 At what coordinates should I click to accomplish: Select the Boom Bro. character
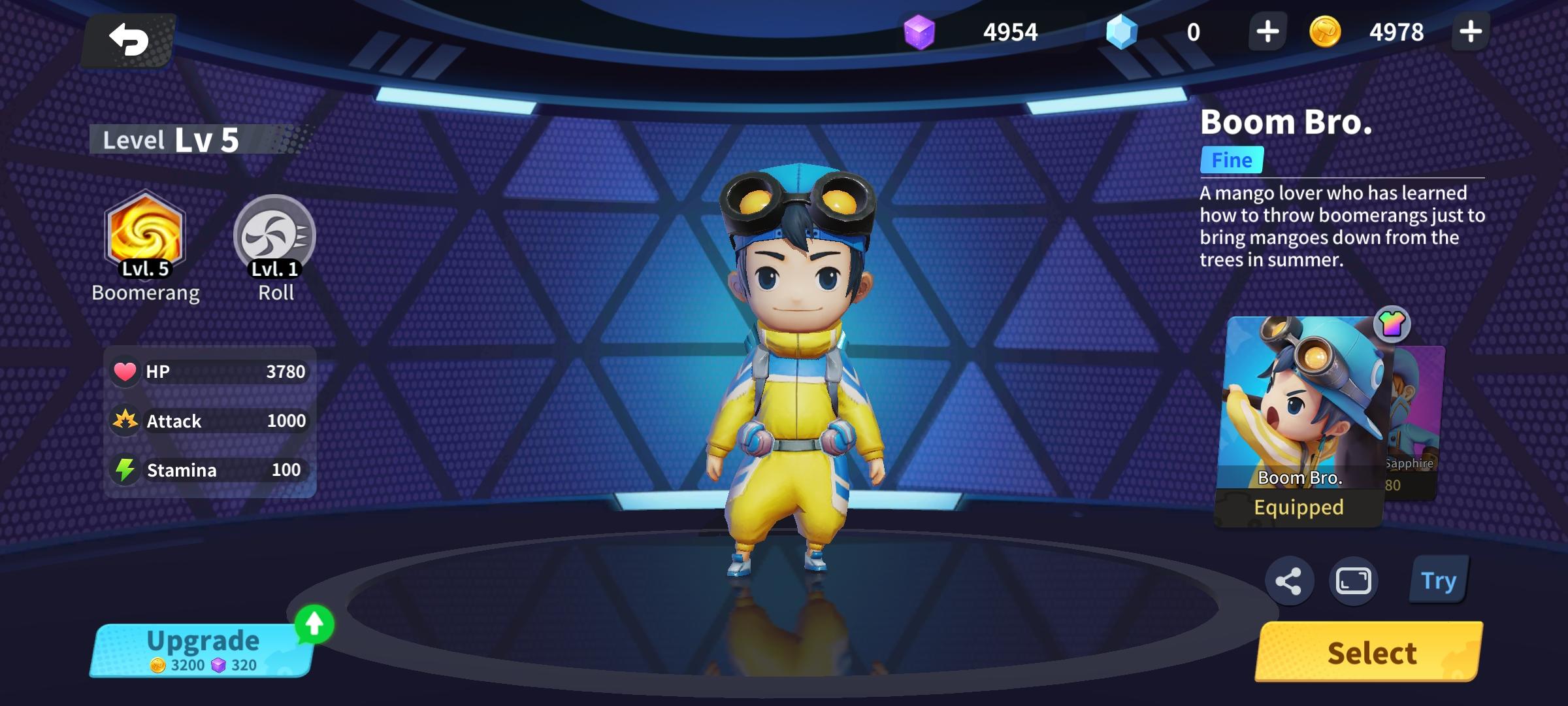point(1370,652)
